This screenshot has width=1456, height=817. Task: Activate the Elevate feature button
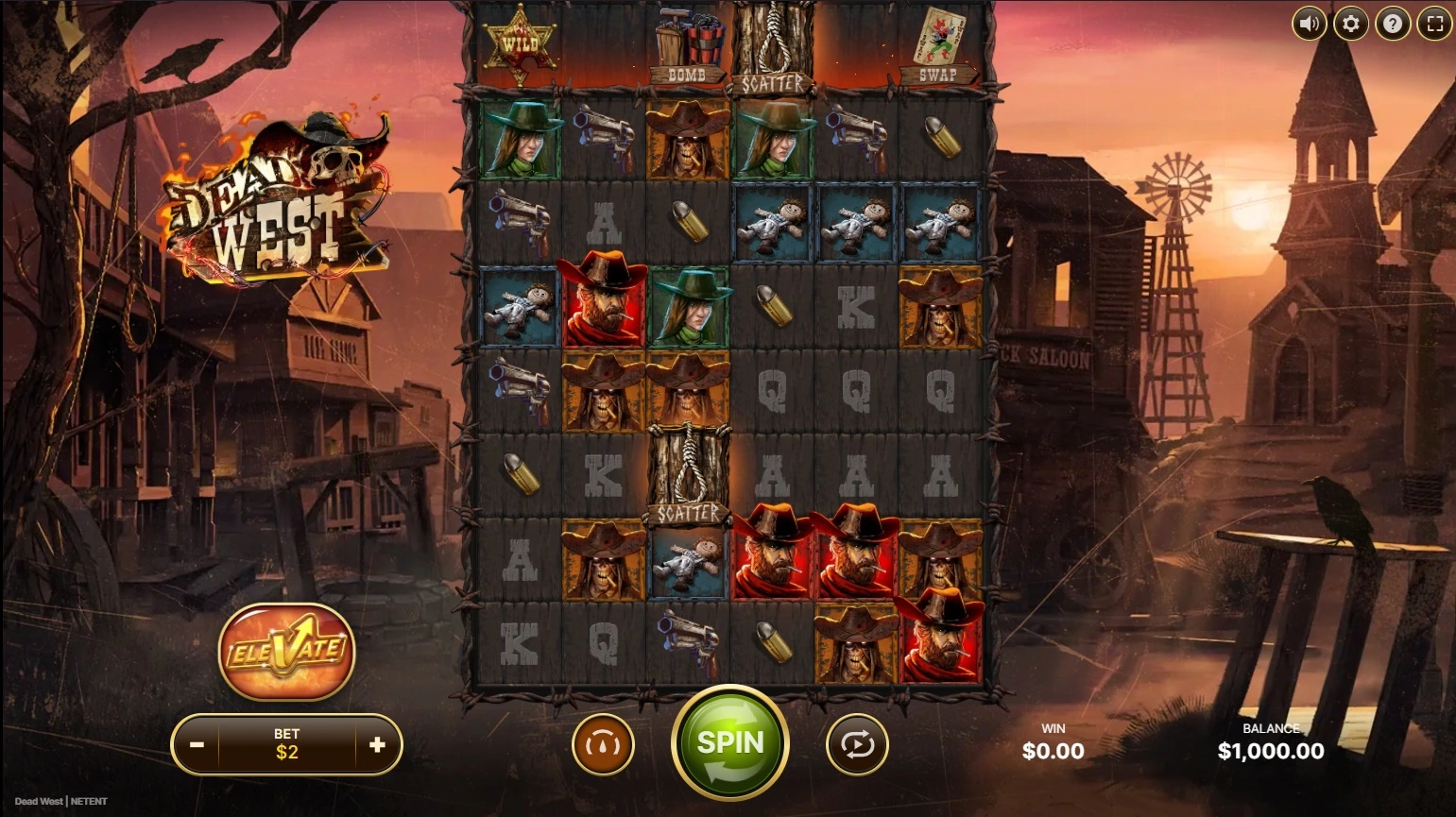coord(286,651)
